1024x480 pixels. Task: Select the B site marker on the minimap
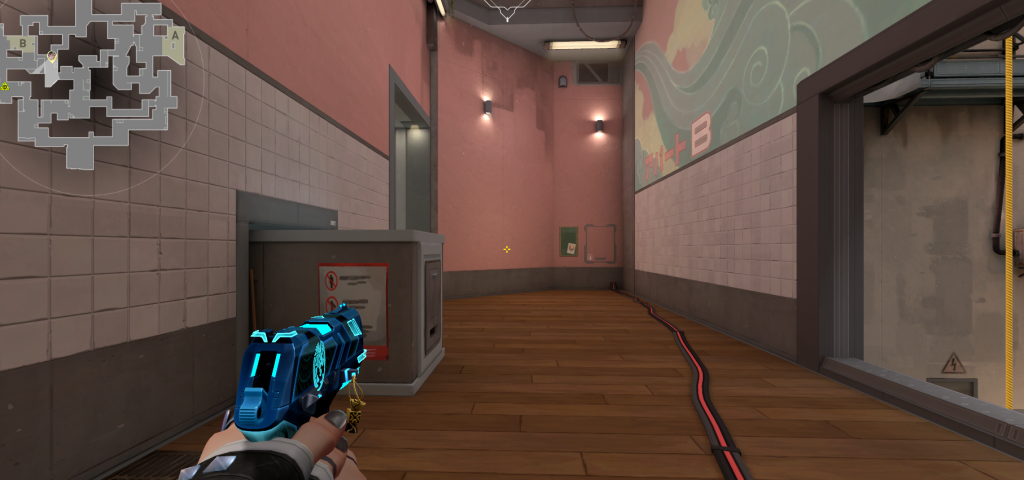[23, 43]
